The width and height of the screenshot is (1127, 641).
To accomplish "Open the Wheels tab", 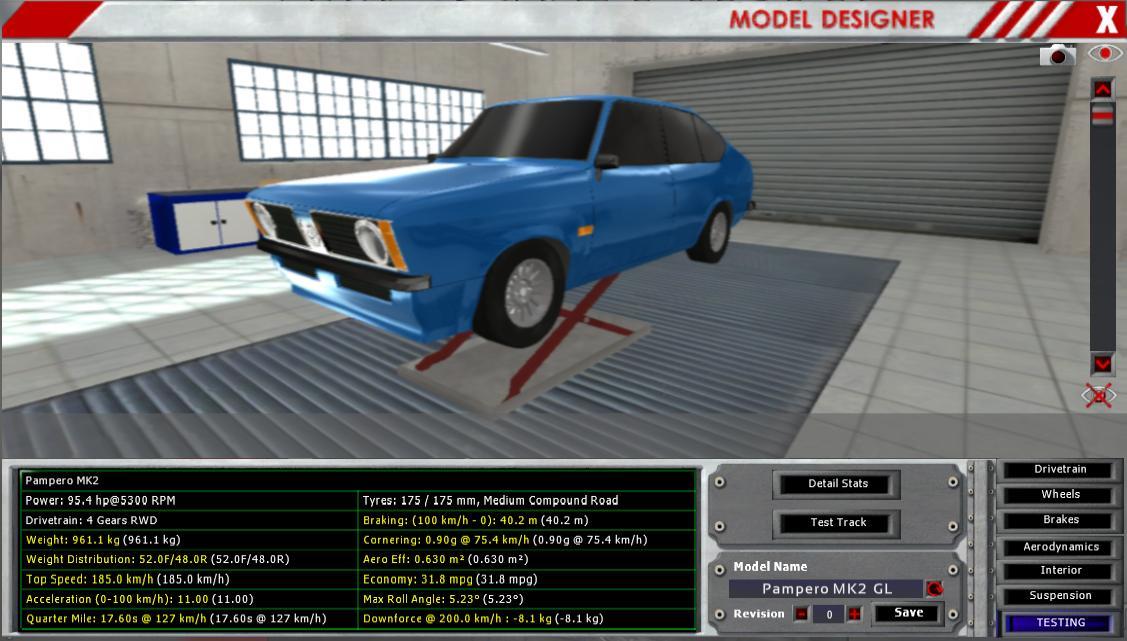I will tap(1060, 495).
